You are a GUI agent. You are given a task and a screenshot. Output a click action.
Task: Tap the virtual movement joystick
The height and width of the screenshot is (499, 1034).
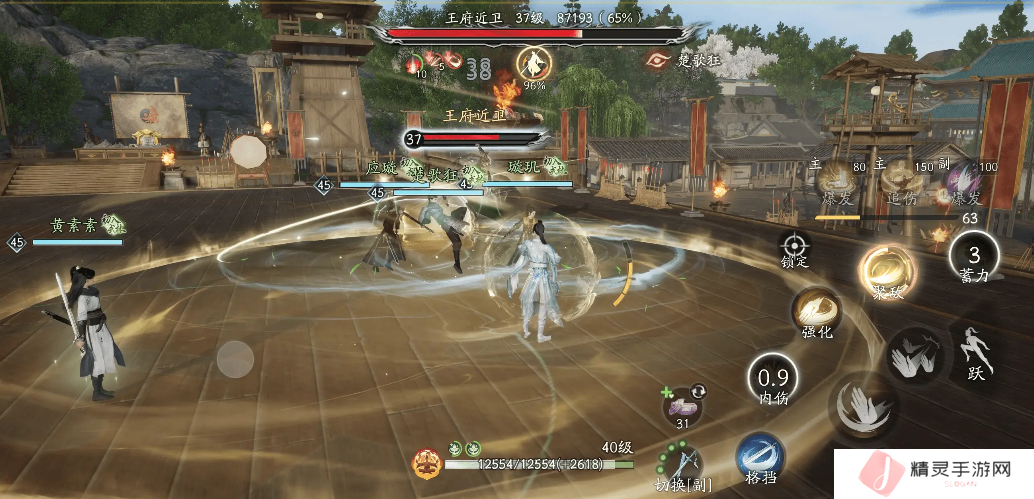click(236, 359)
